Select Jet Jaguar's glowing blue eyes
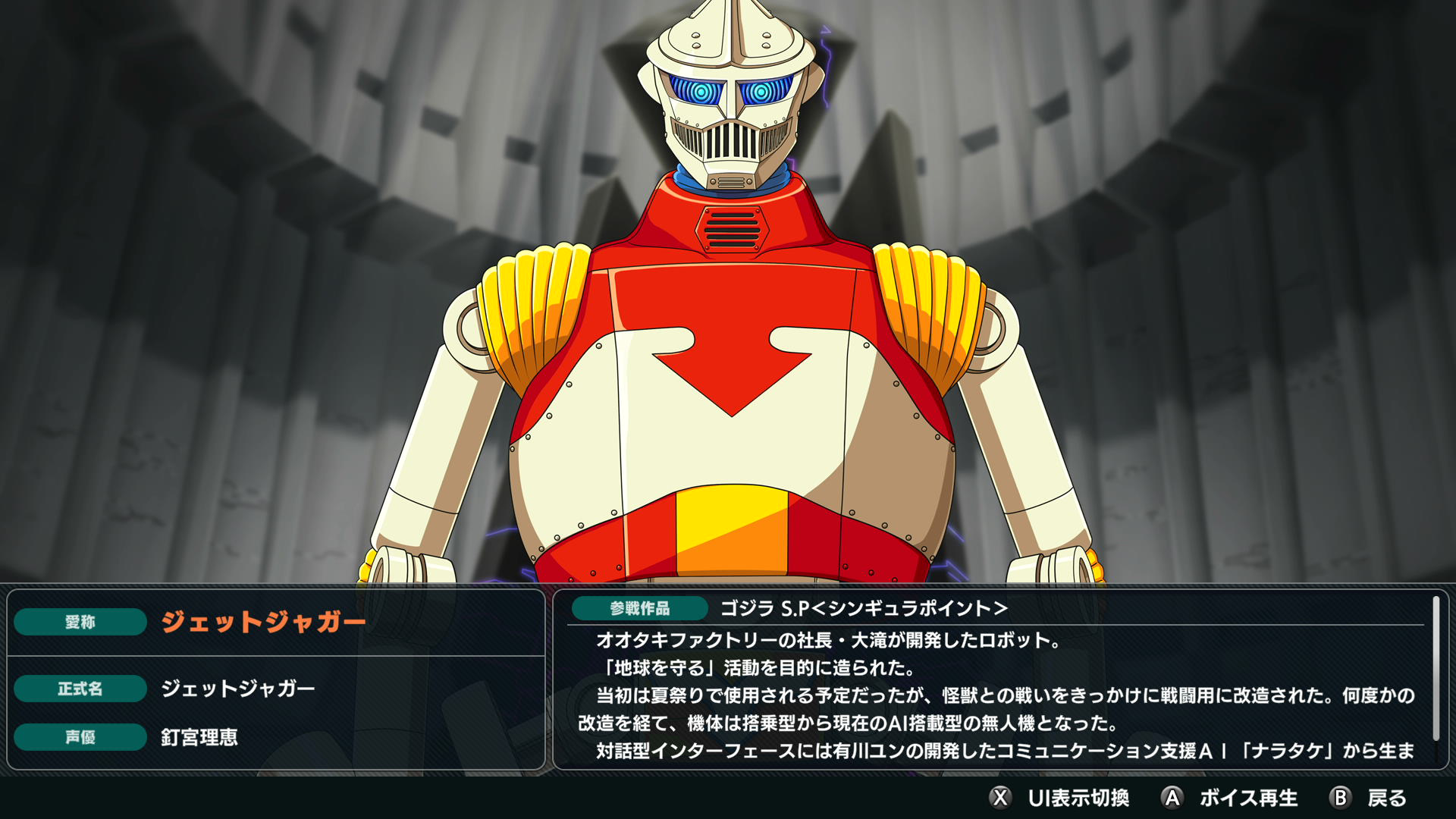Viewport: 1456px width, 819px height. (x=728, y=89)
